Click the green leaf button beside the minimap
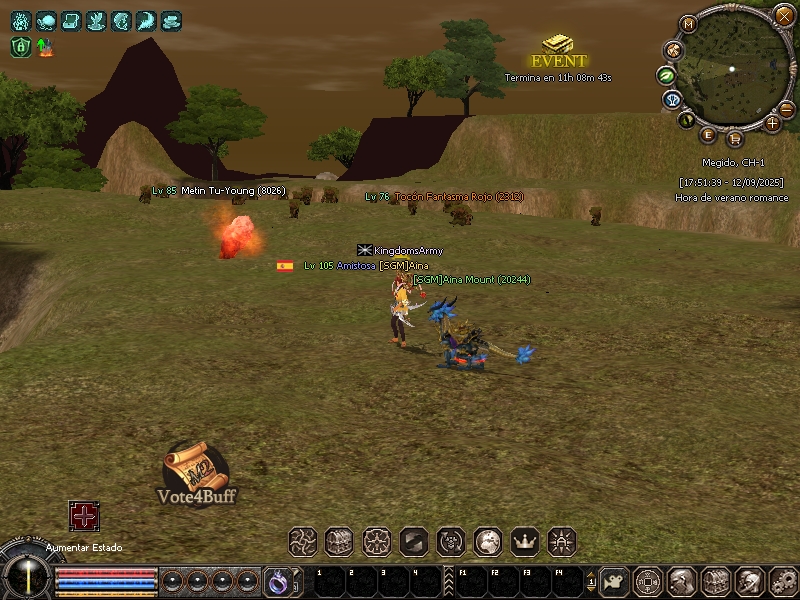This screenshot has height=600, width=800. pyautogui.click(x=665, y=75)
